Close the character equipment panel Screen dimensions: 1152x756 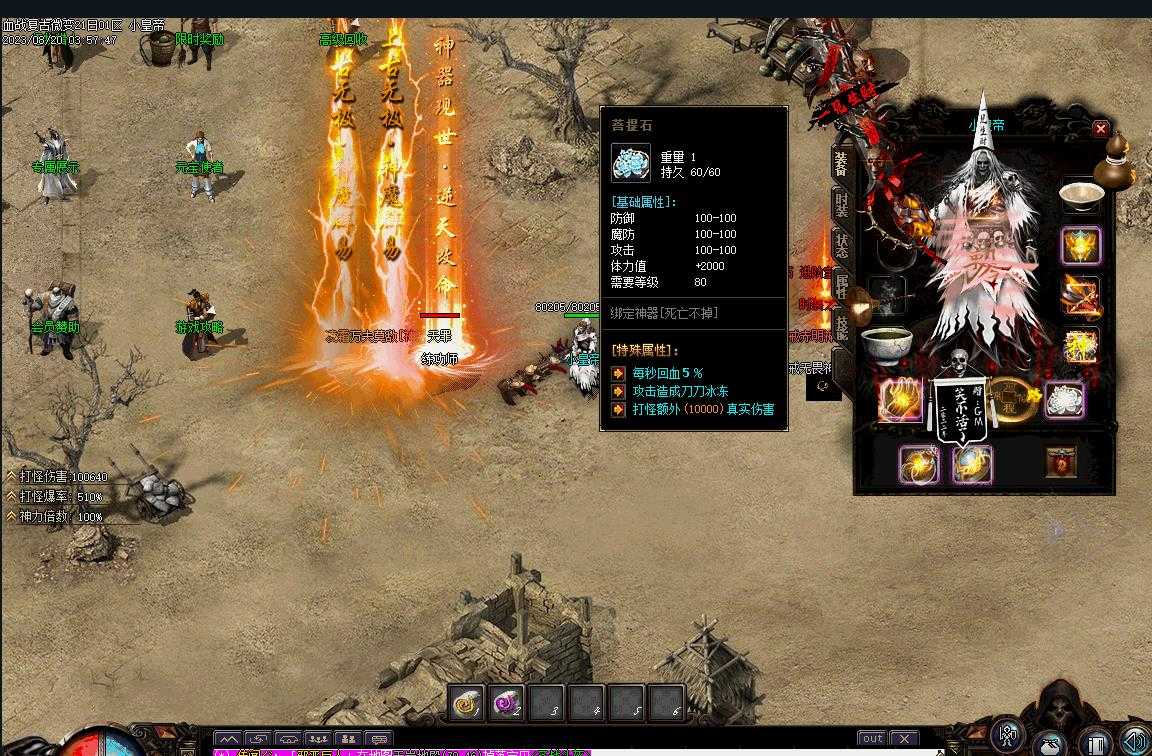coord(1100,129)
